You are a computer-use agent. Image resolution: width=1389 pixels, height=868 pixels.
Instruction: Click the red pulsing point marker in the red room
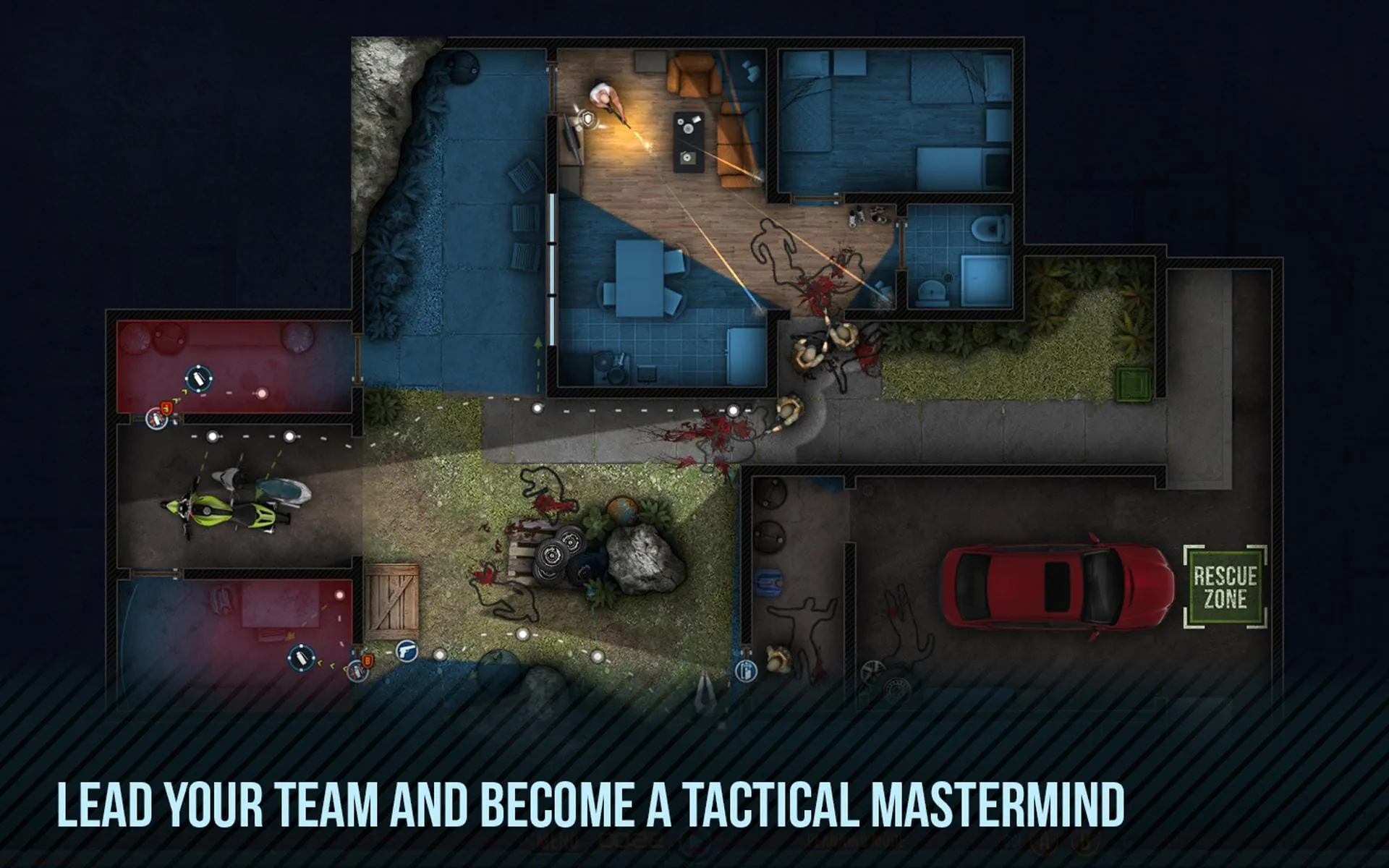click(261, 394)
